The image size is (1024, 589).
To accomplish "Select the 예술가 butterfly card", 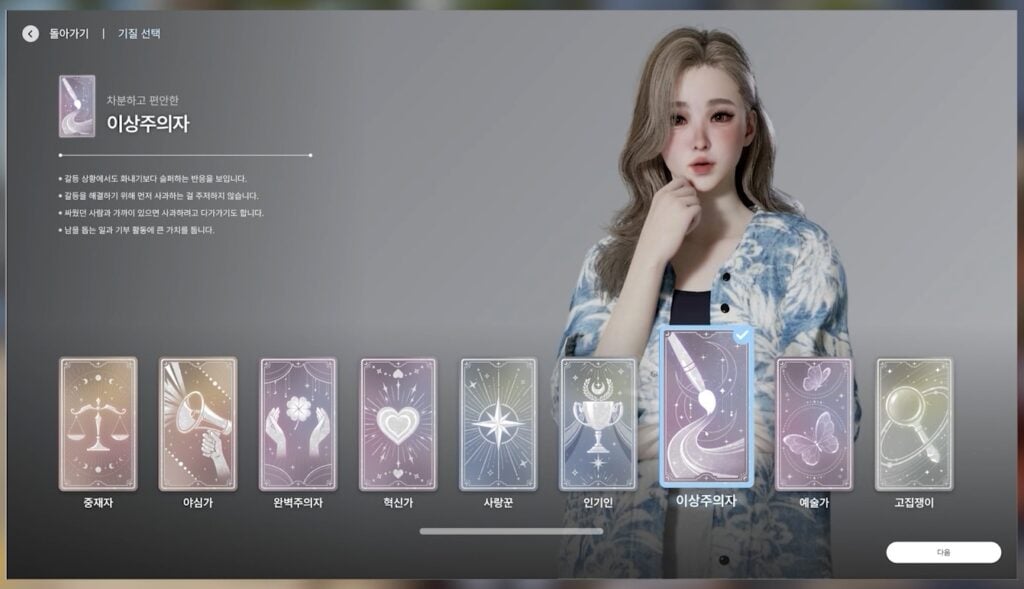I will click(x=814, y=424).
